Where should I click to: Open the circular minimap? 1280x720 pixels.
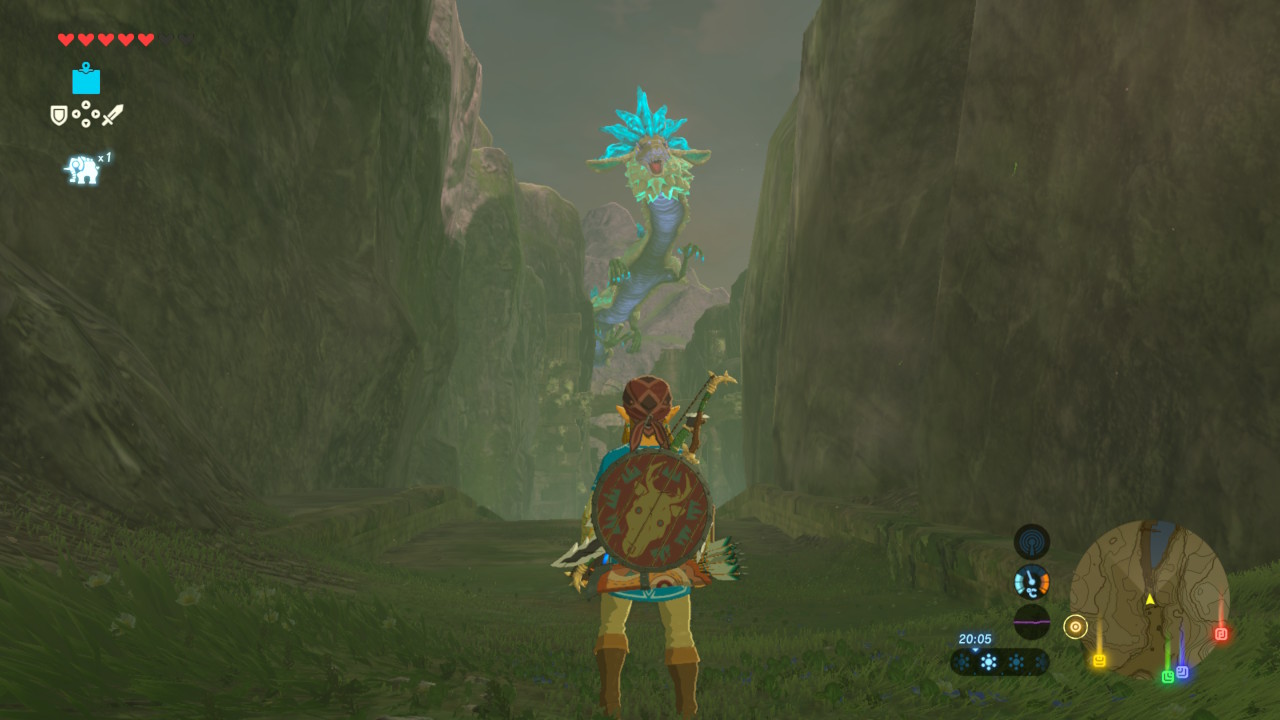[1149, 598]
